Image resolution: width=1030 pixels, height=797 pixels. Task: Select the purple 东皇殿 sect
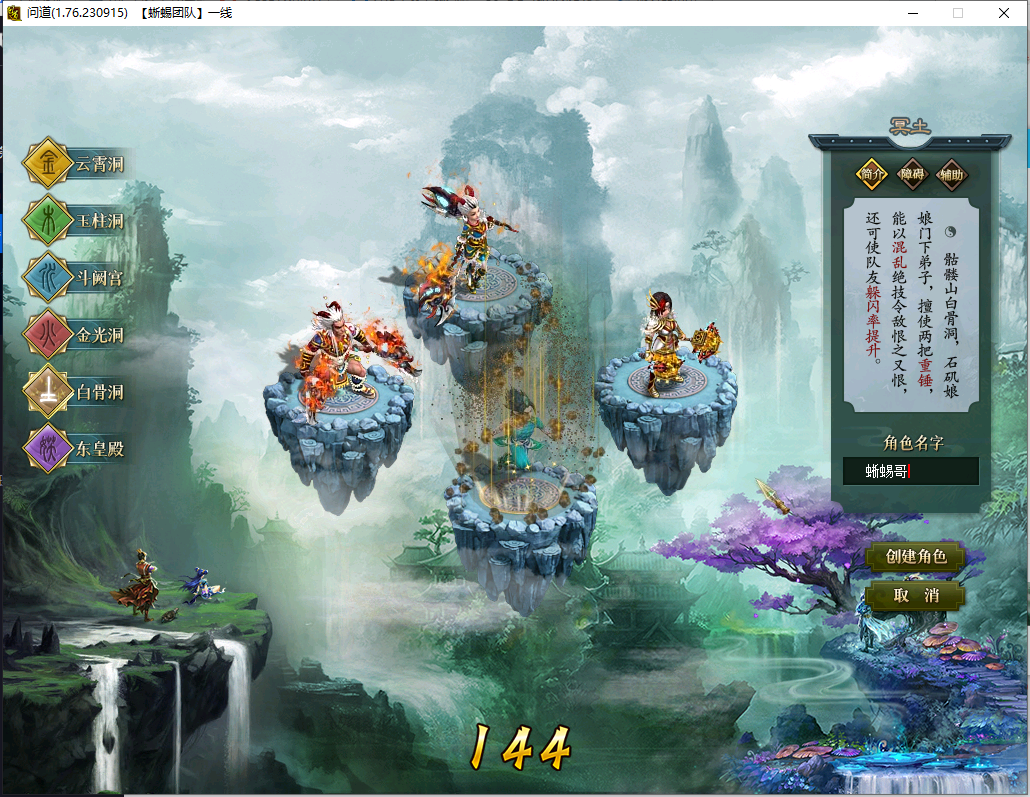pyautogui.click(x=78, y=449)
